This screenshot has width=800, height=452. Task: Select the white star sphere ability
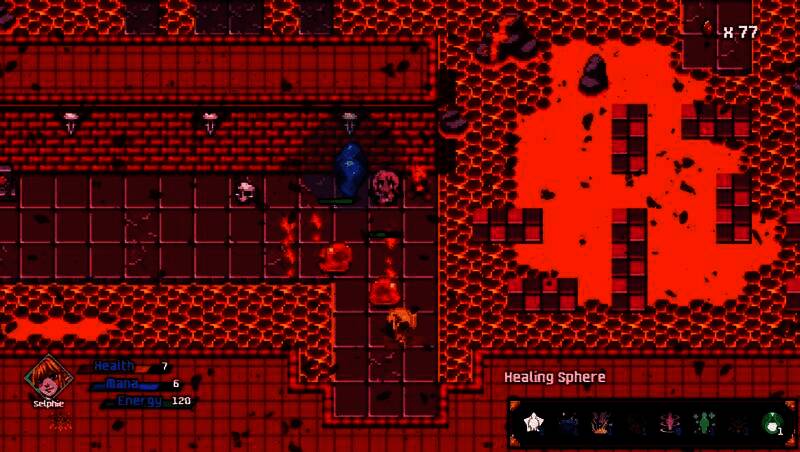click(536, 424)
